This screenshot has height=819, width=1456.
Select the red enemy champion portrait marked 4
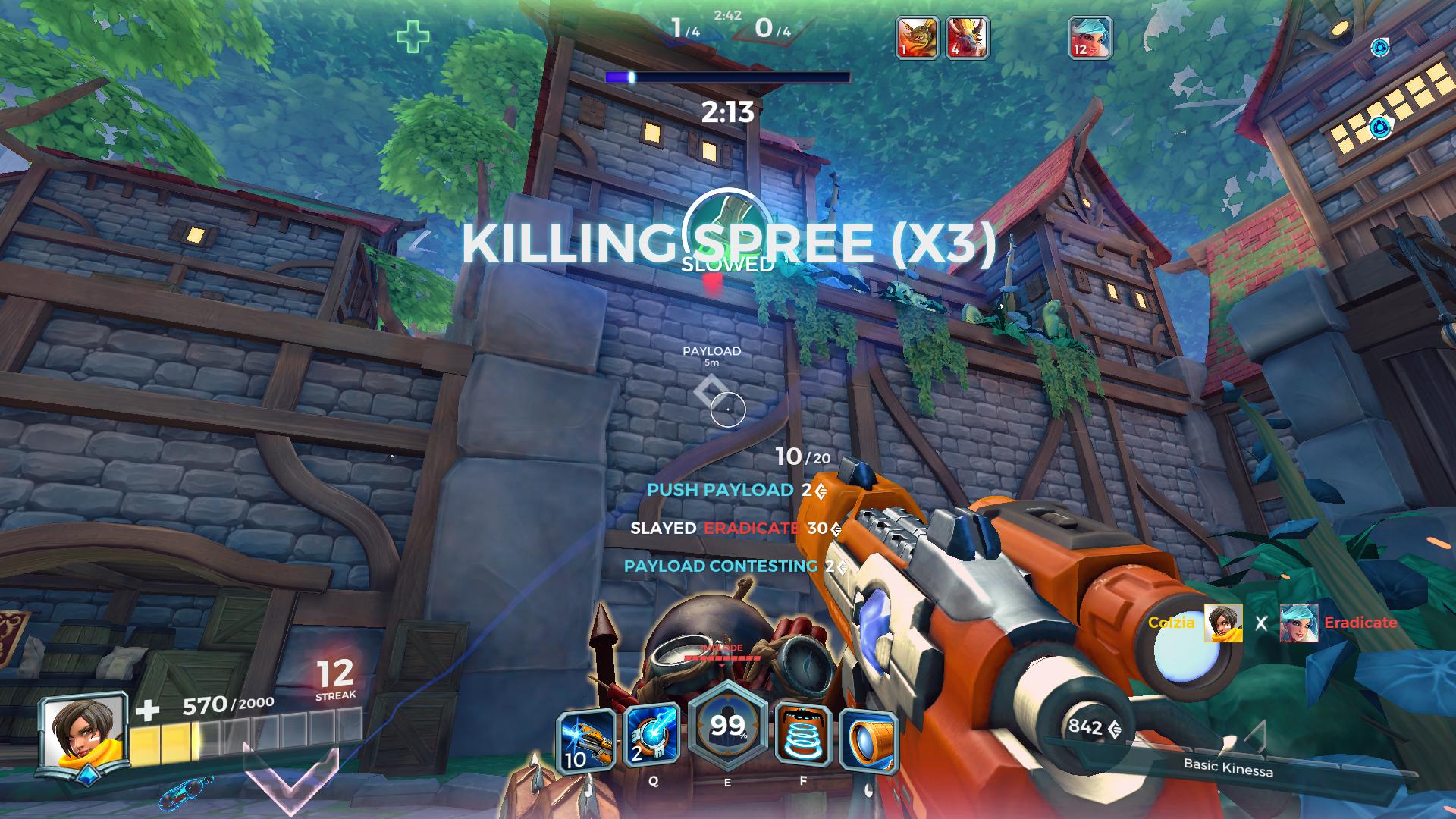(x=967, y=37)
